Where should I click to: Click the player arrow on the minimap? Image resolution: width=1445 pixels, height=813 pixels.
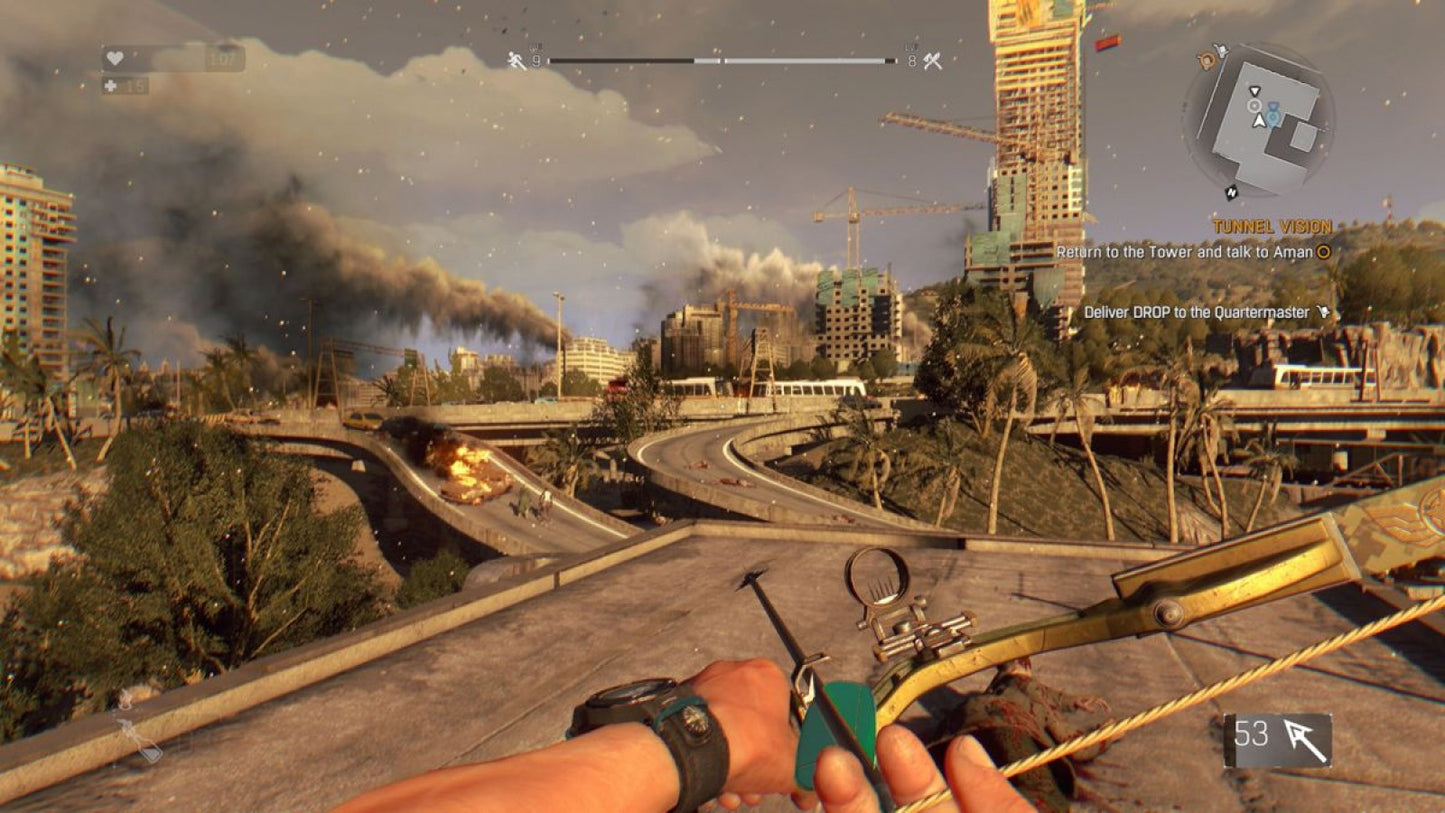(x=1259, y=119)
